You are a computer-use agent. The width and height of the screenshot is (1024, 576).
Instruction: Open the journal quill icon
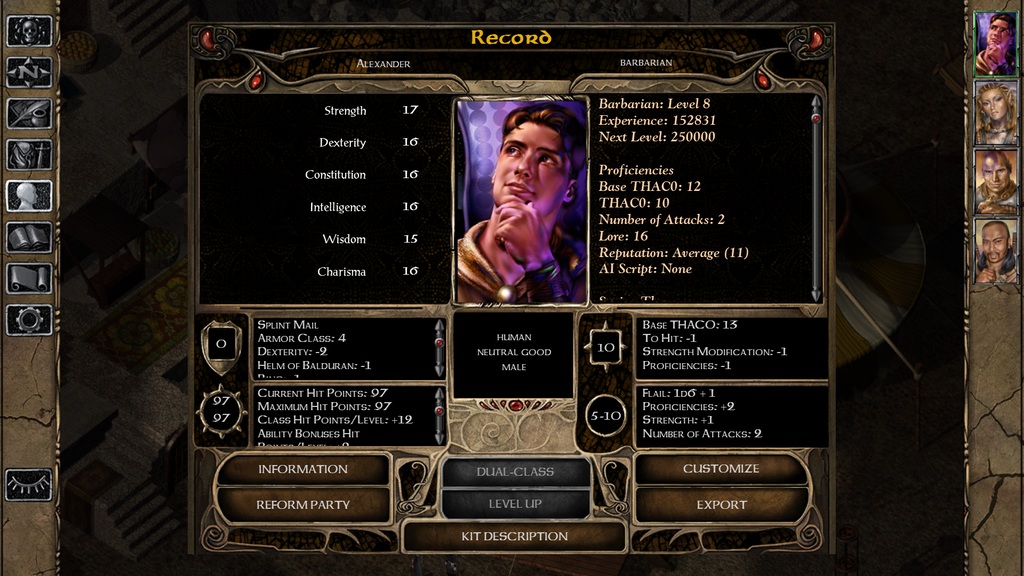tap(29, 113)
